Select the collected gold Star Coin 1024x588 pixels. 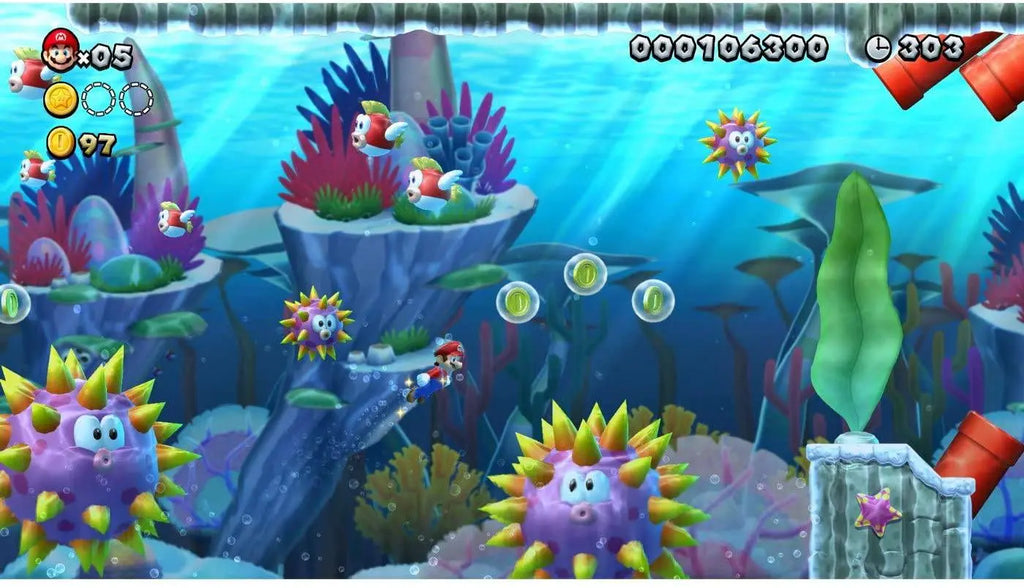pyautogui.click(x=61, y=99)
